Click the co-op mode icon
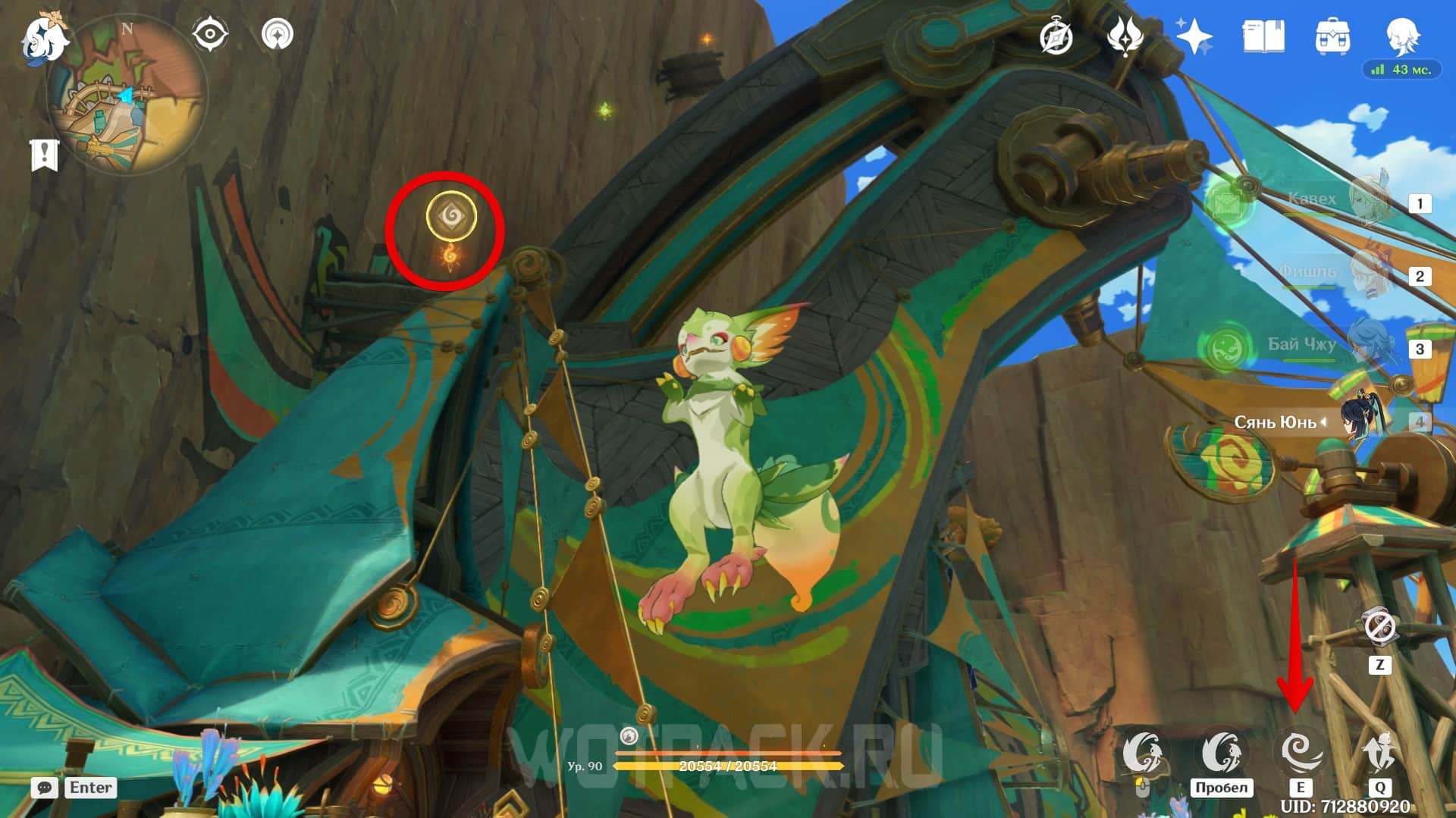 (278, 35)
